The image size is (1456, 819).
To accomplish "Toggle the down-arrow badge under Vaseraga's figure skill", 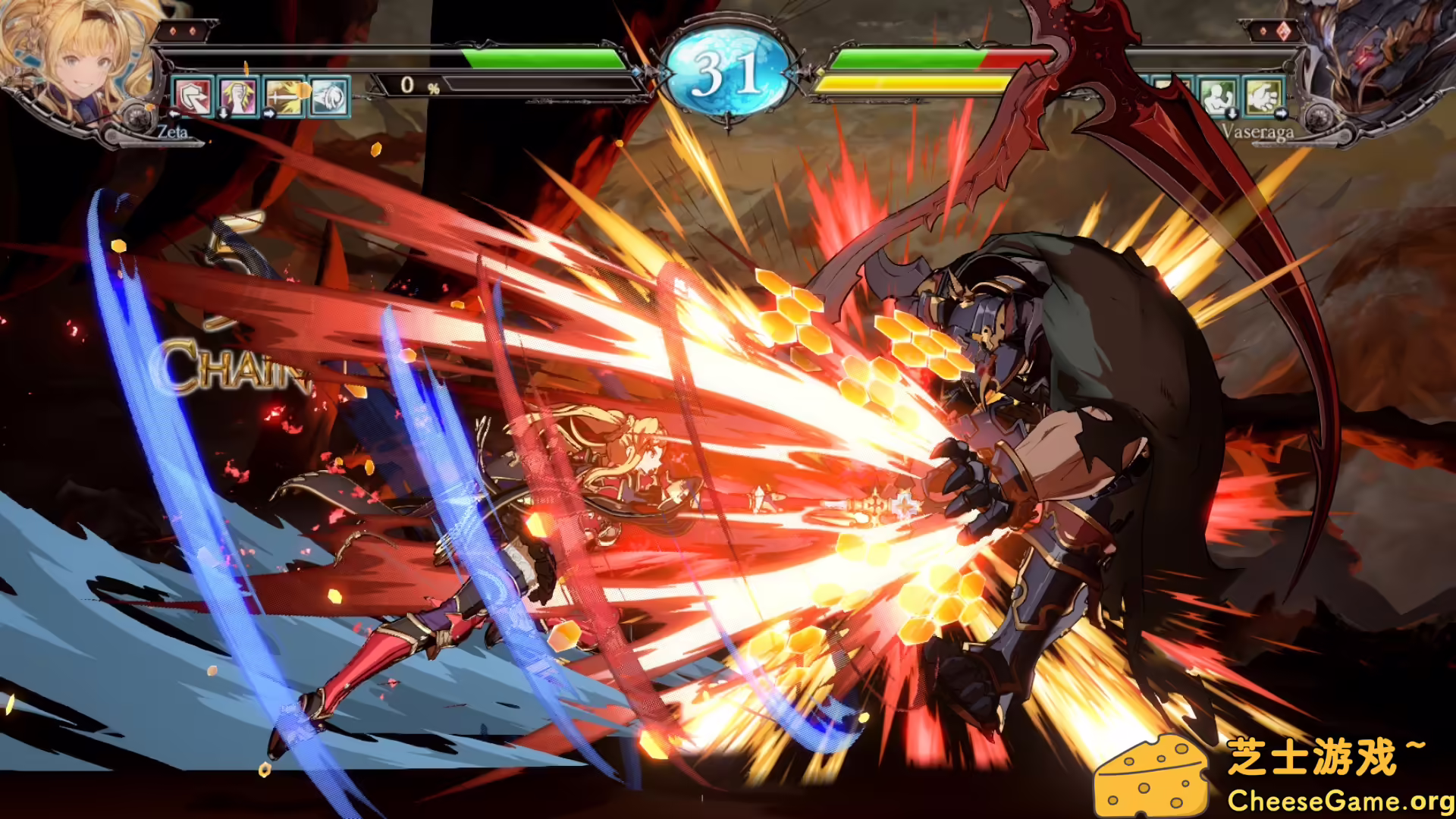I will [1232, 114].
